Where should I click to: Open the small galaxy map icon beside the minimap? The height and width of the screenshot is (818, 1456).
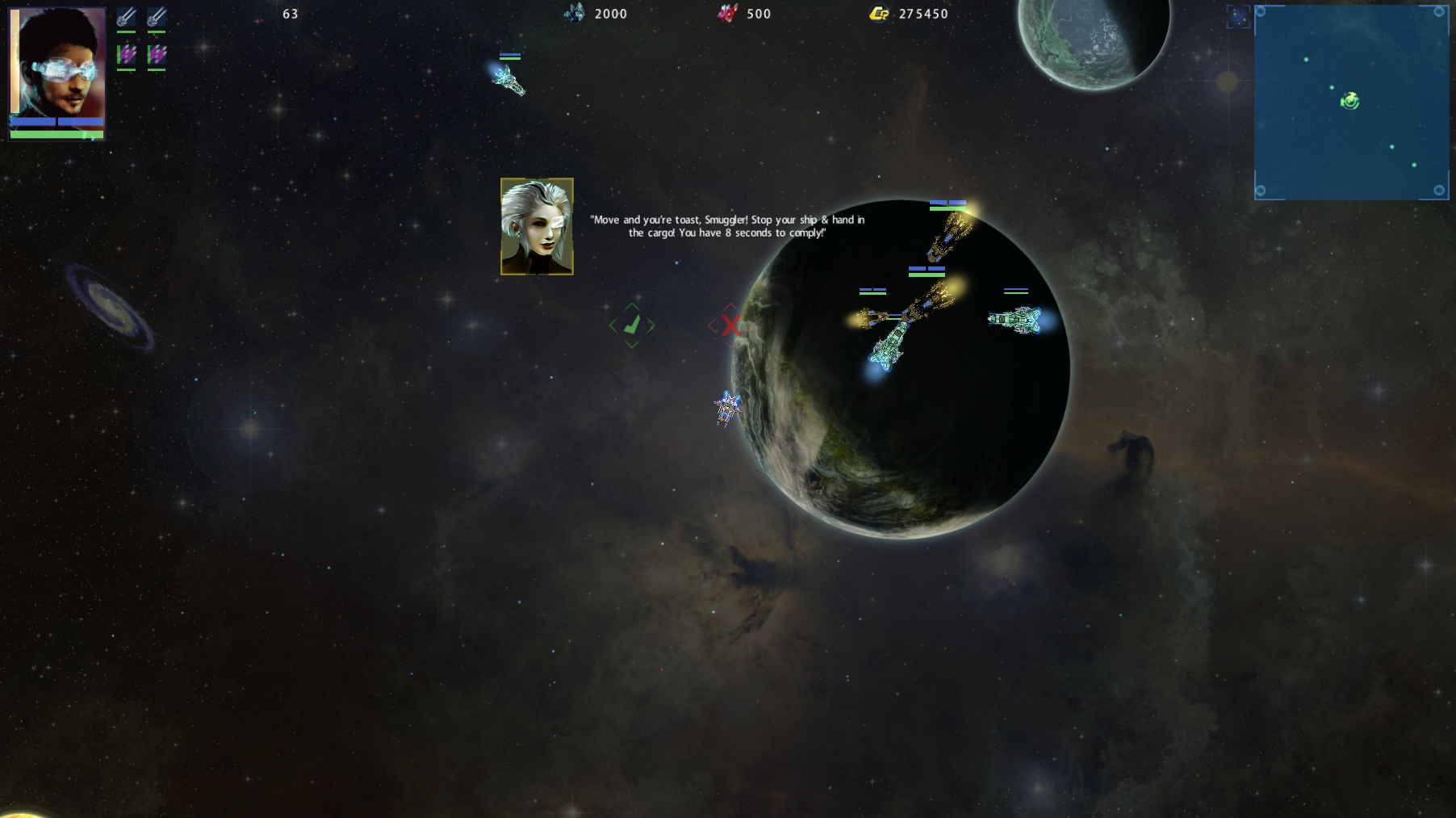click(x=1238, y=16)
